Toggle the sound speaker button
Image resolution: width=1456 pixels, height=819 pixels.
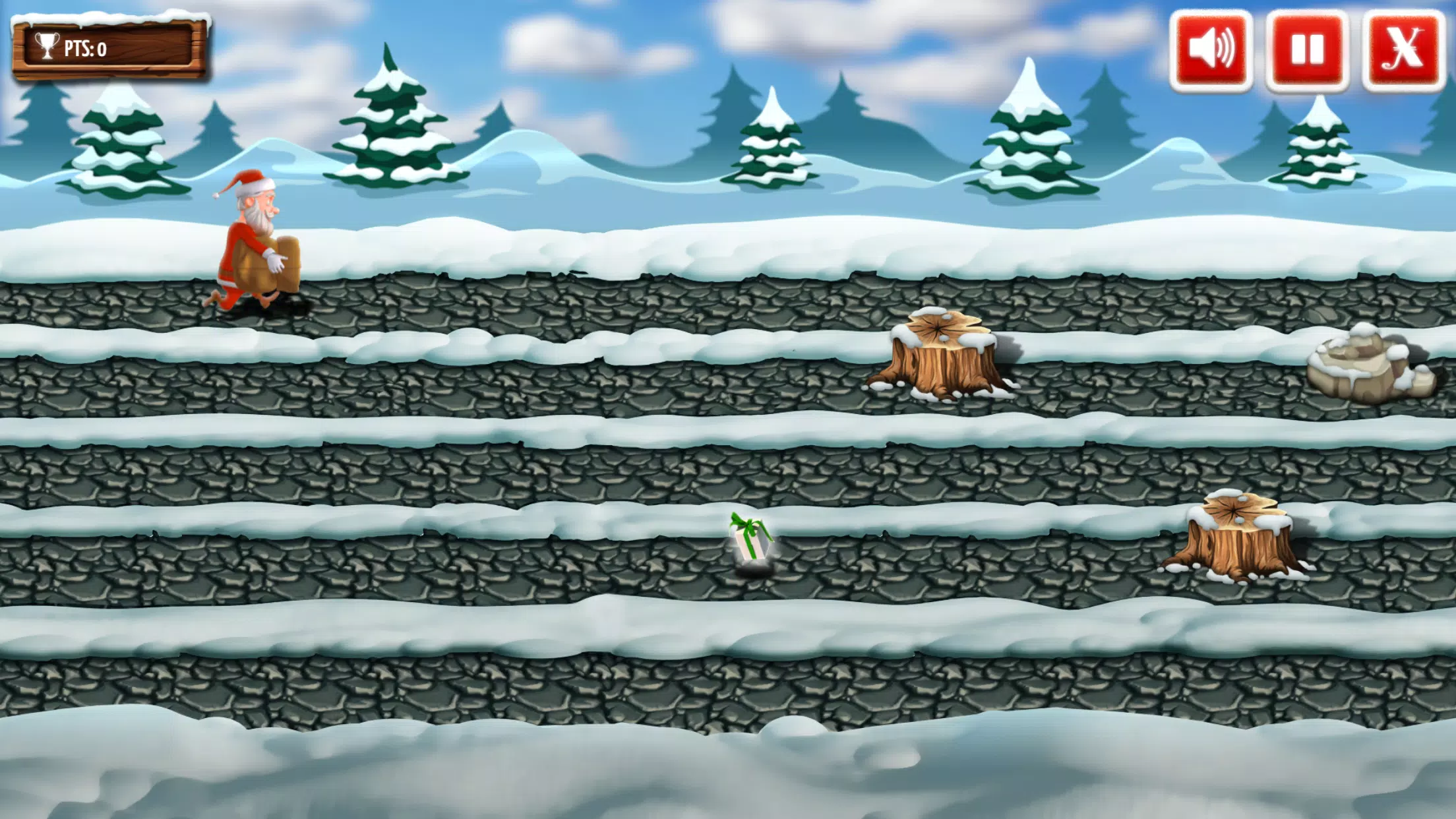coord(1211,50)
